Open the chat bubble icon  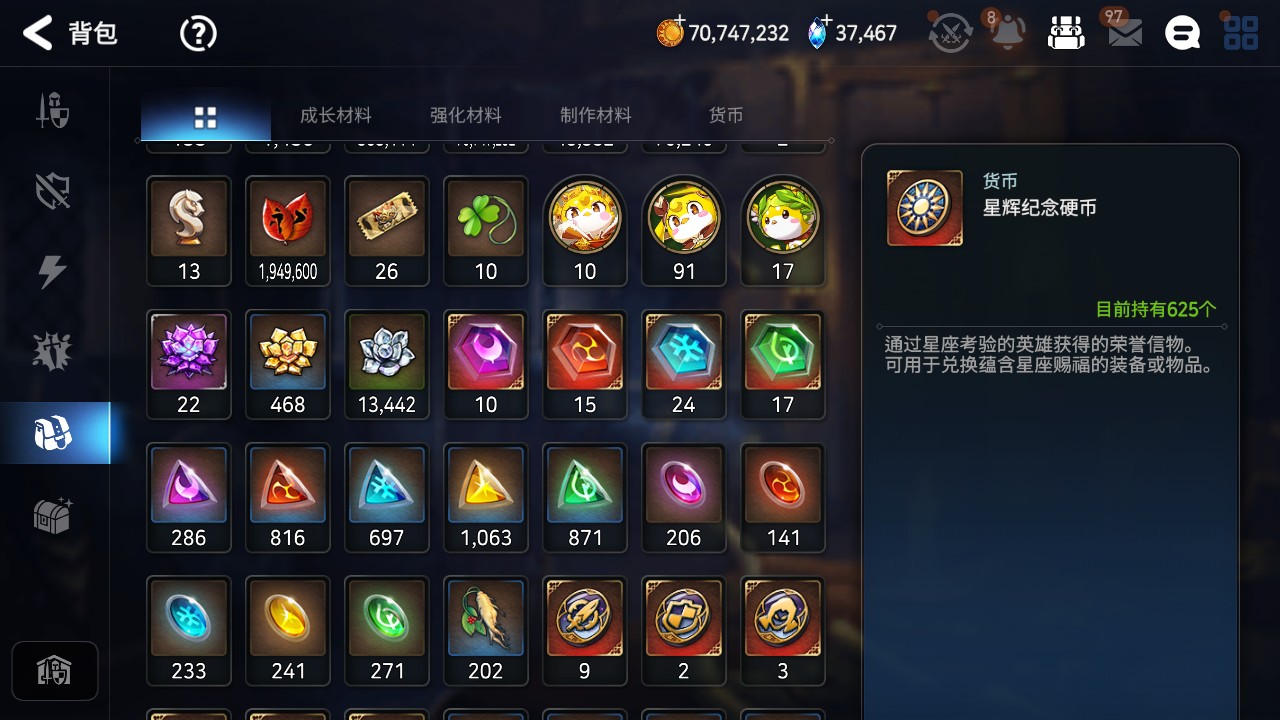point(1182,34)
